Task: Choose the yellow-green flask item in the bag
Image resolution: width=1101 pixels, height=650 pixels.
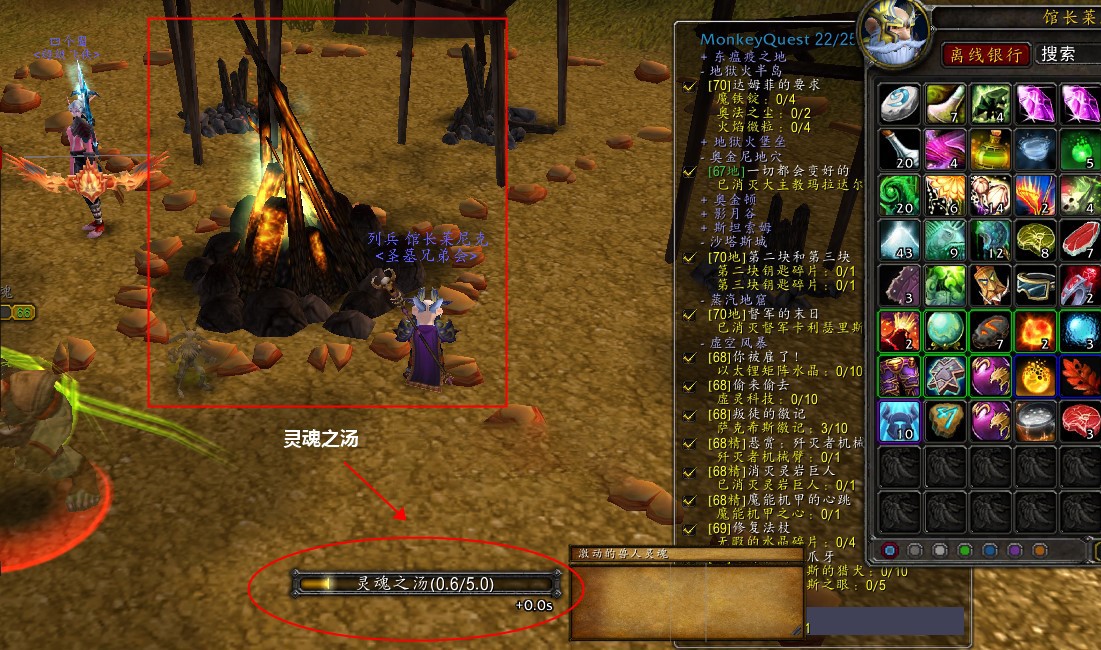Action: click(x=991, y=150)
